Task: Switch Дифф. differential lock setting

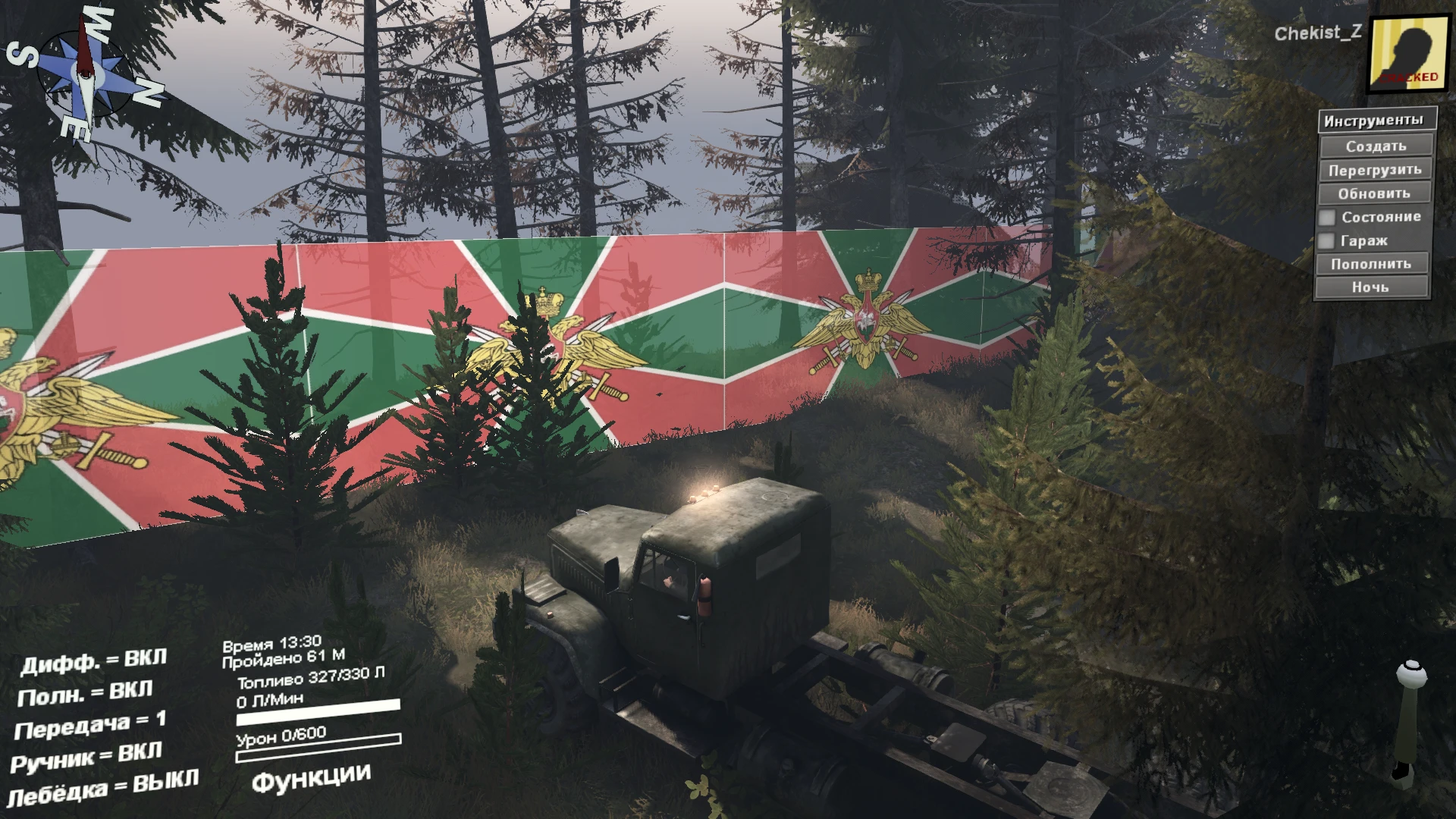Action: pos(95,661)
